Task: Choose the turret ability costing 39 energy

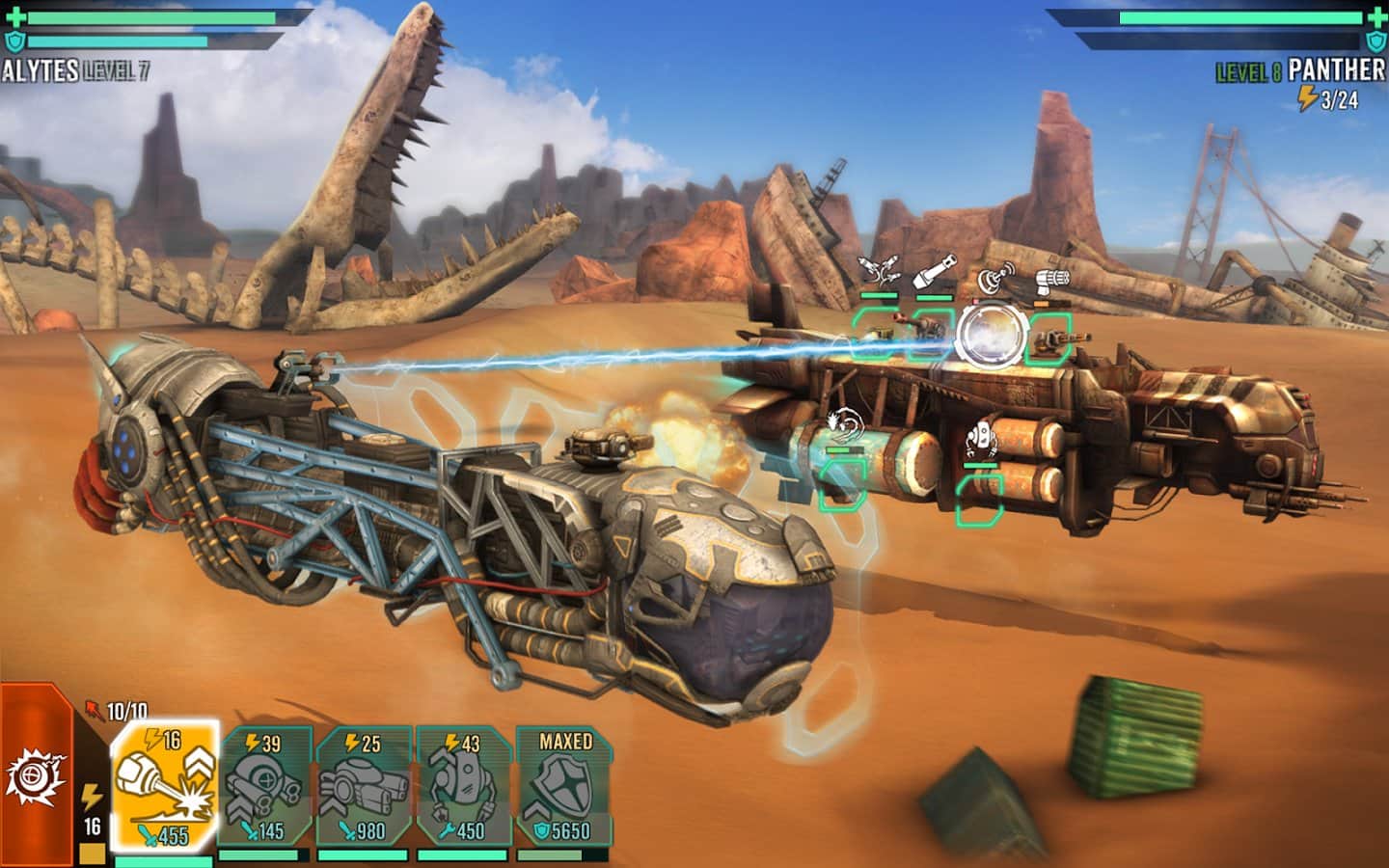Action: pos(264,785)
